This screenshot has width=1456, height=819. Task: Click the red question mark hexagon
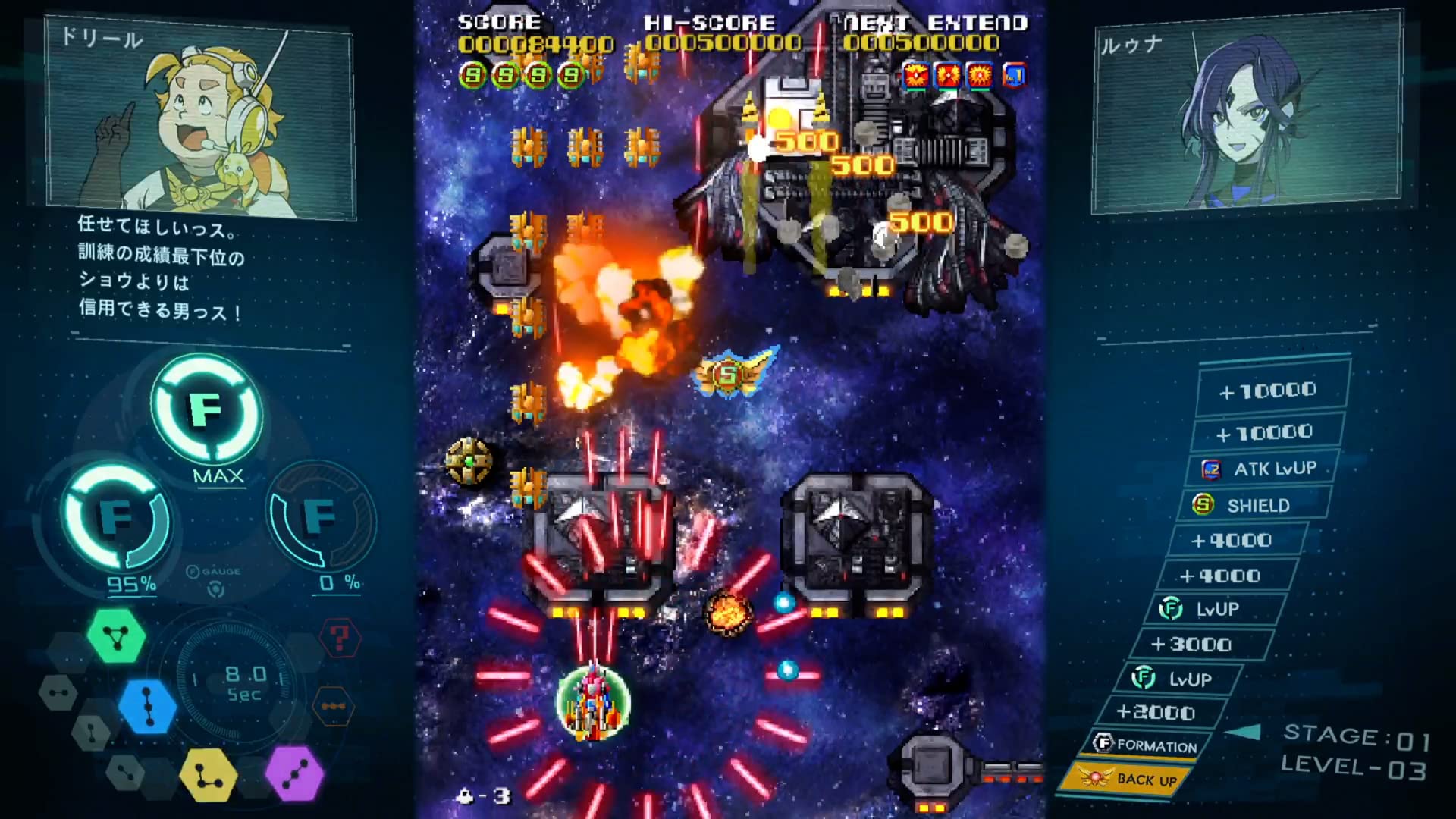coord(339,639)
